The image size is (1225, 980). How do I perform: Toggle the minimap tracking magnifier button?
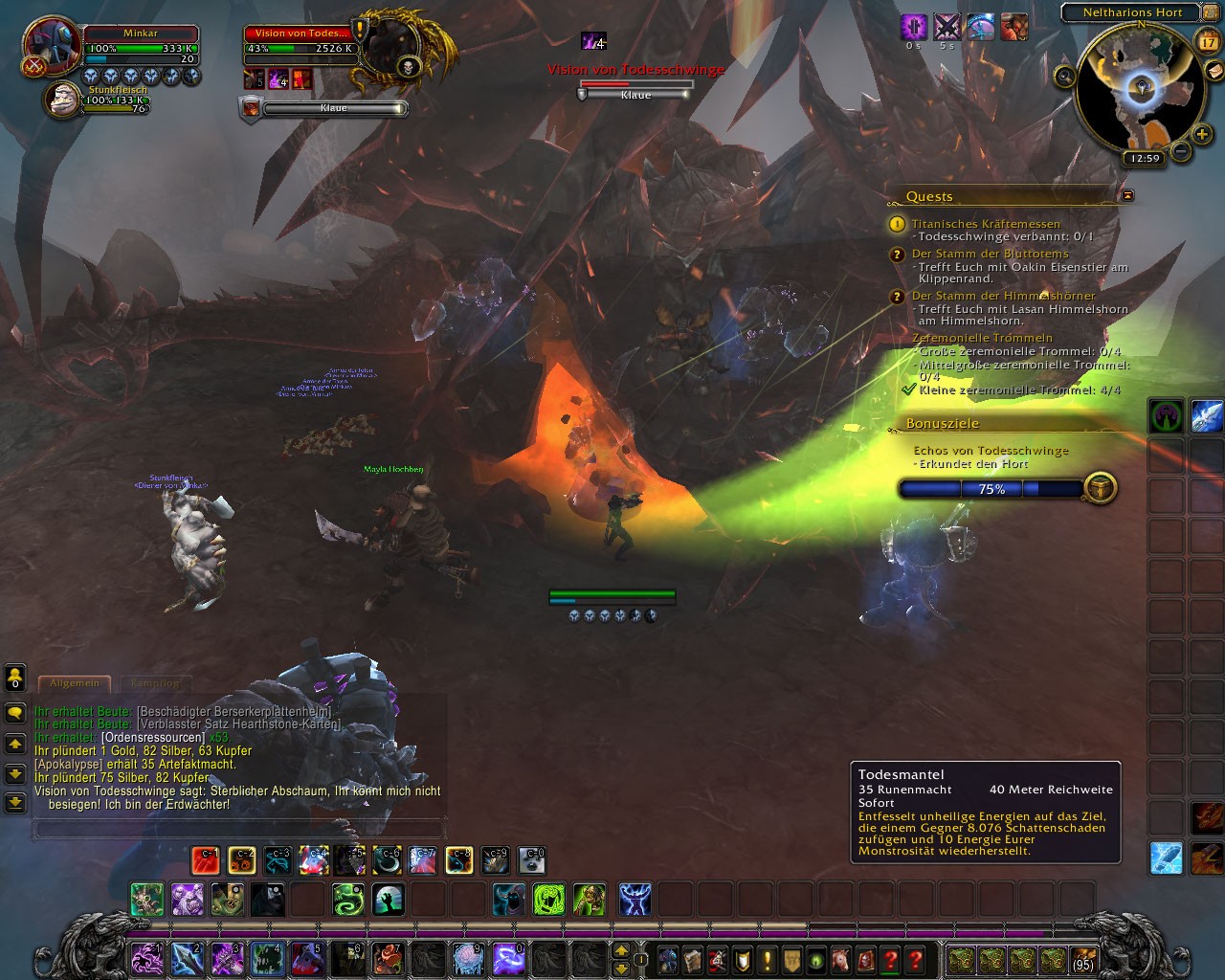tap(1064, 75)
